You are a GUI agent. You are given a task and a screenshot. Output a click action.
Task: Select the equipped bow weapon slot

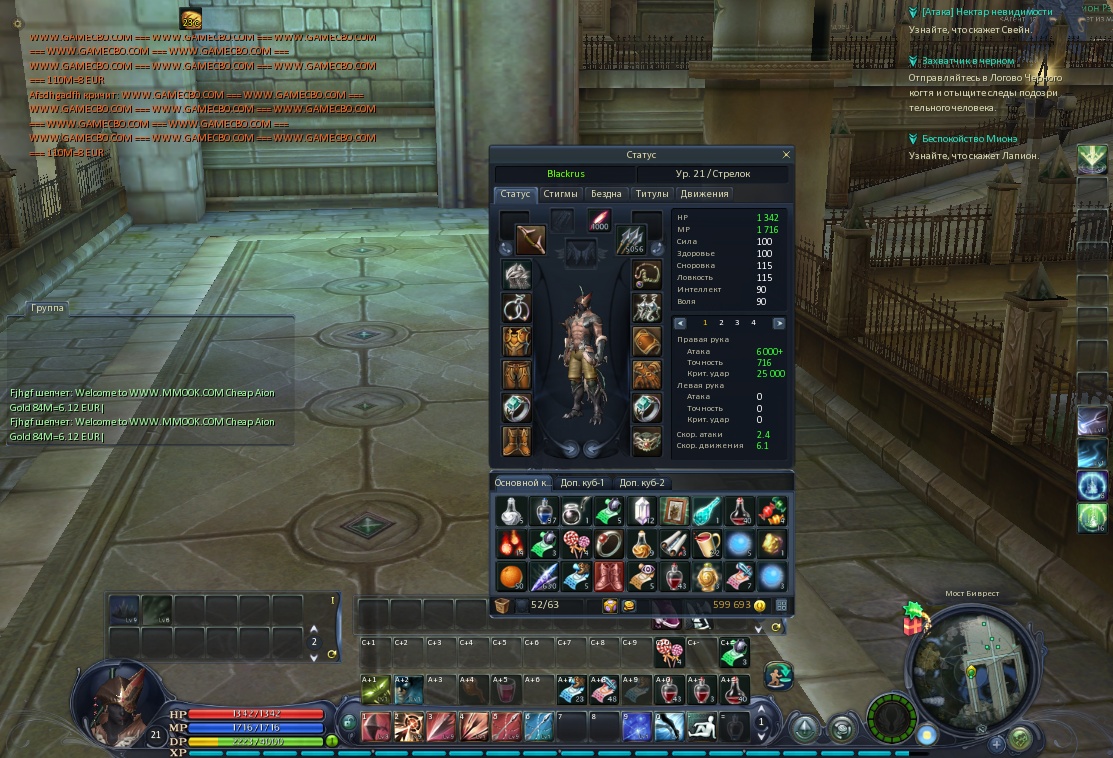tap(530, 240)
